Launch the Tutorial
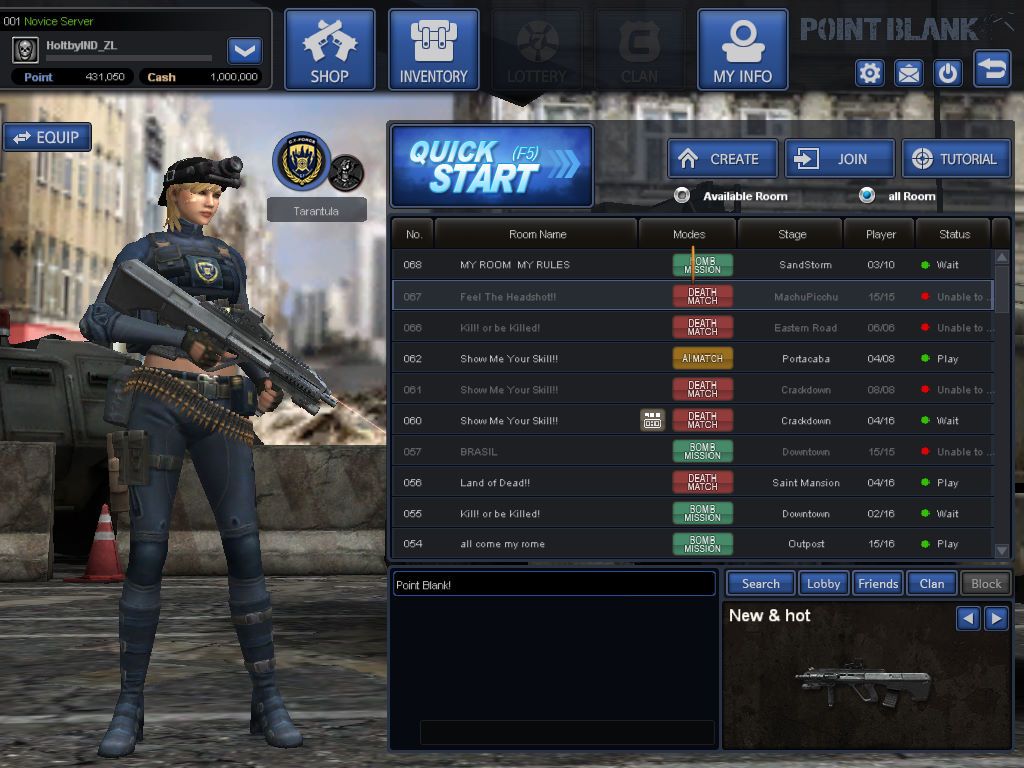 pyautogui.click(x=956, y=159)
